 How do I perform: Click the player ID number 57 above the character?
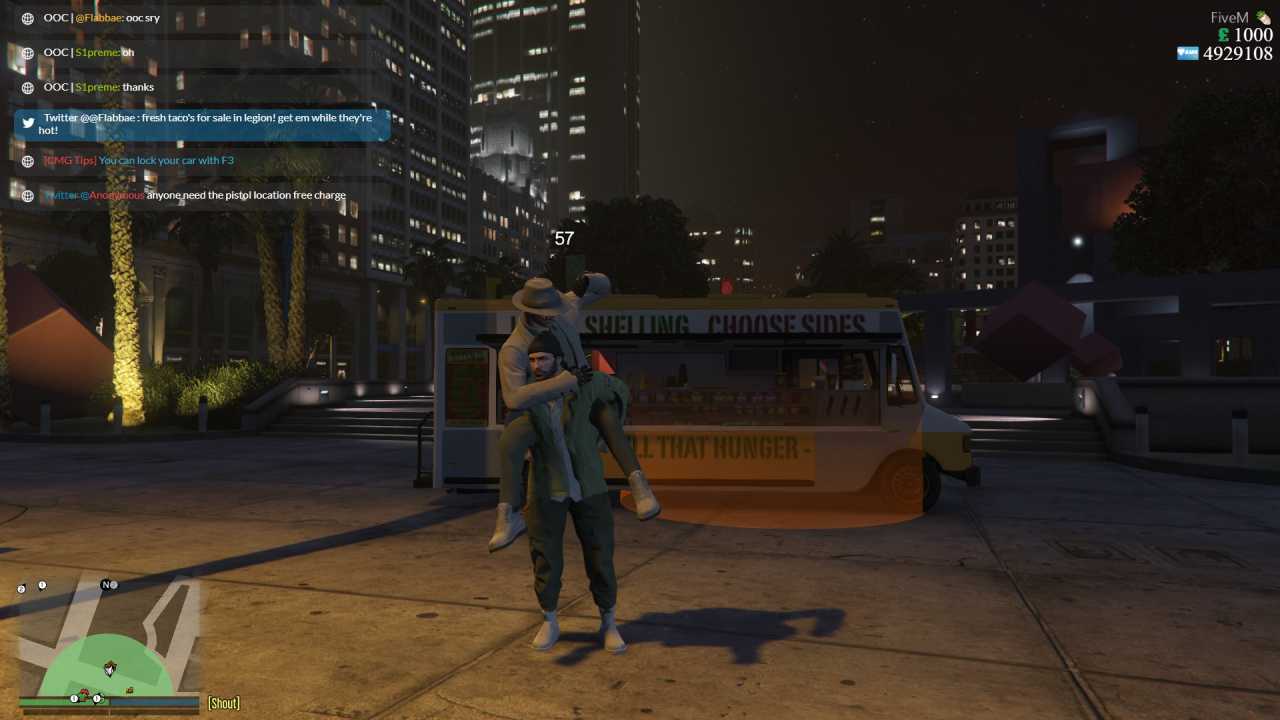[564, 238]
